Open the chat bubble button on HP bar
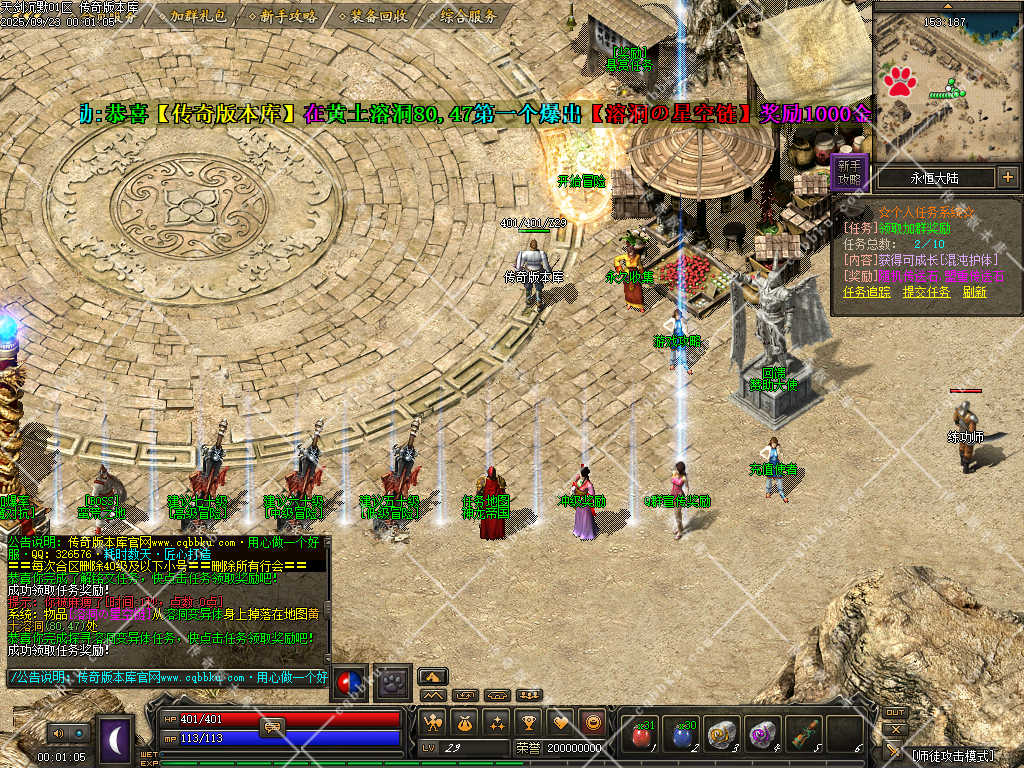 coord(272,727)
